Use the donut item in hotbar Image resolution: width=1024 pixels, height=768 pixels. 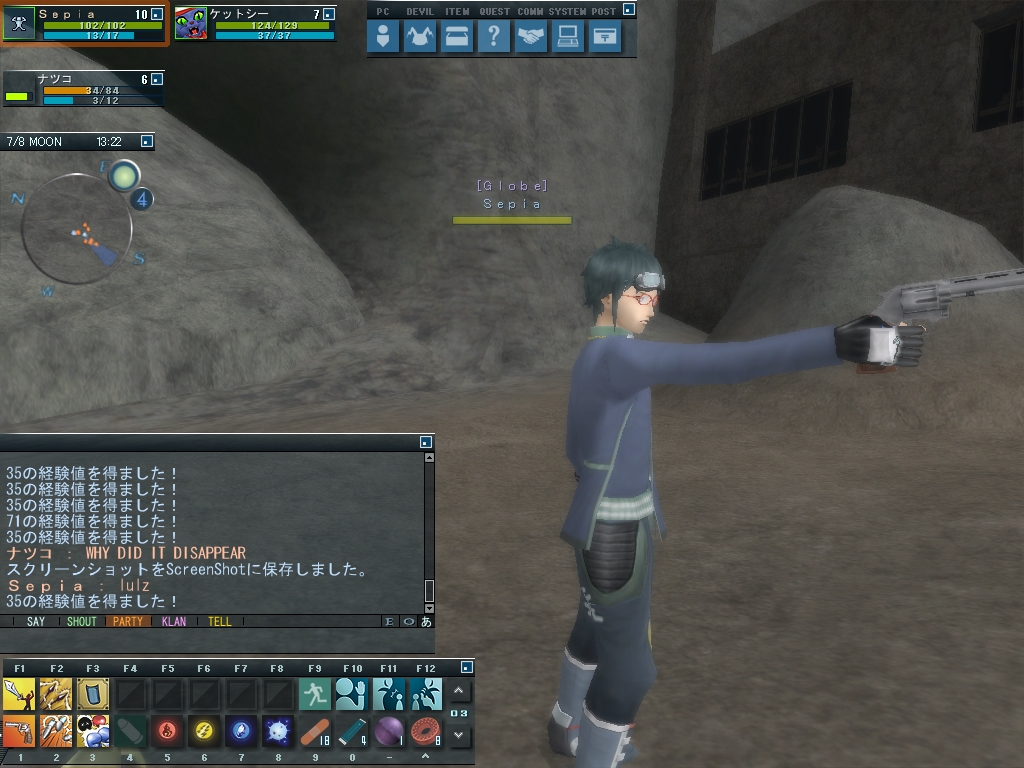coord(426,731)
